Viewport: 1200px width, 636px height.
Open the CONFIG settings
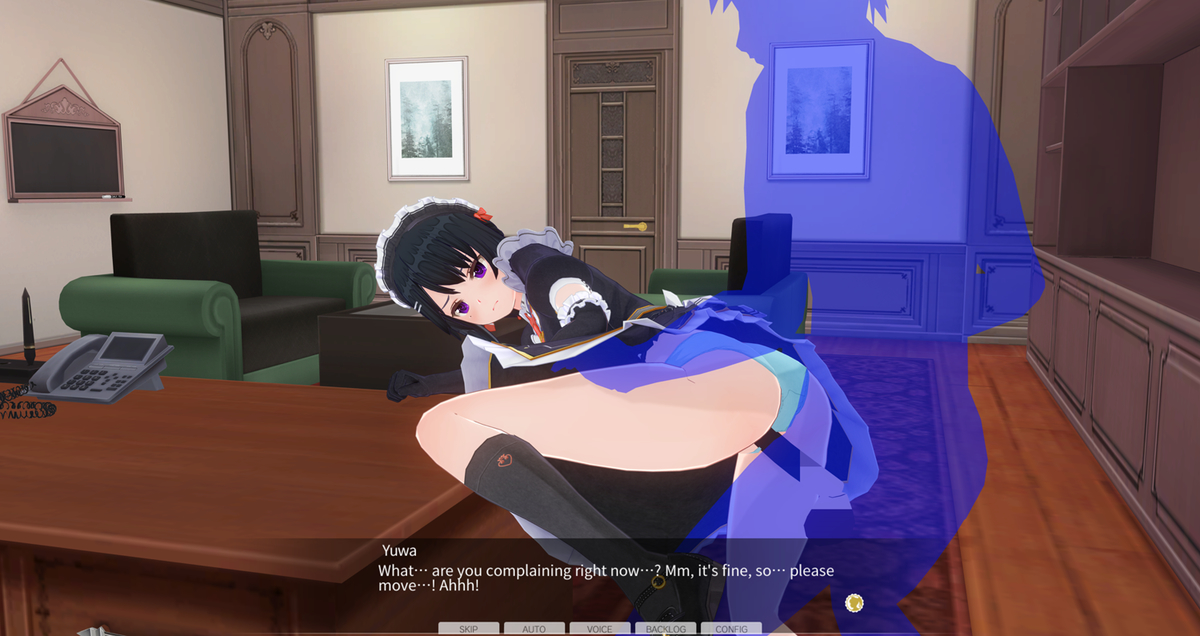click(x=731, y=629)
